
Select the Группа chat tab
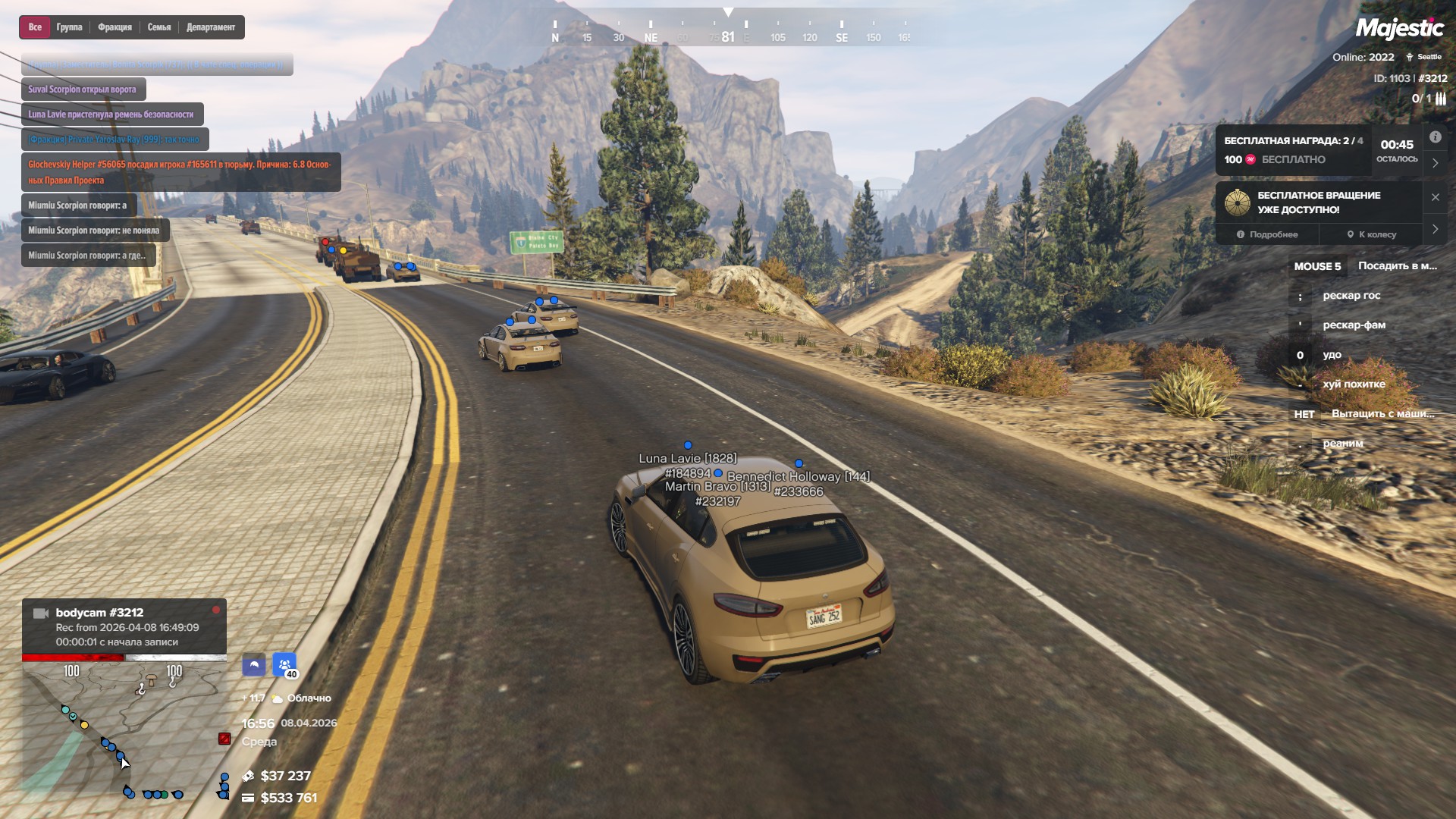[x=69, y=27]
